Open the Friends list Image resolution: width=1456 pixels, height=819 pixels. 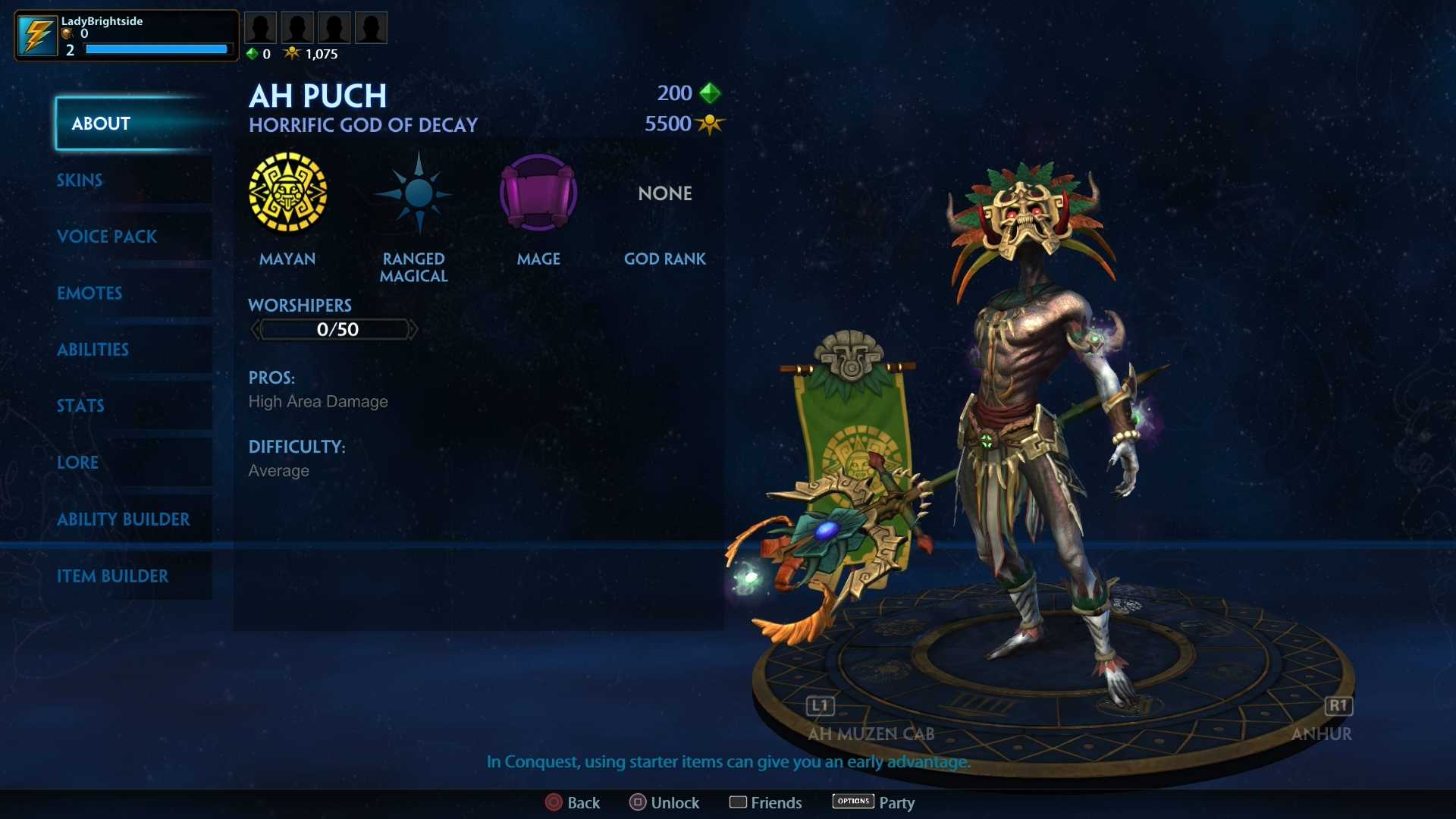click(x=765, y=802)
